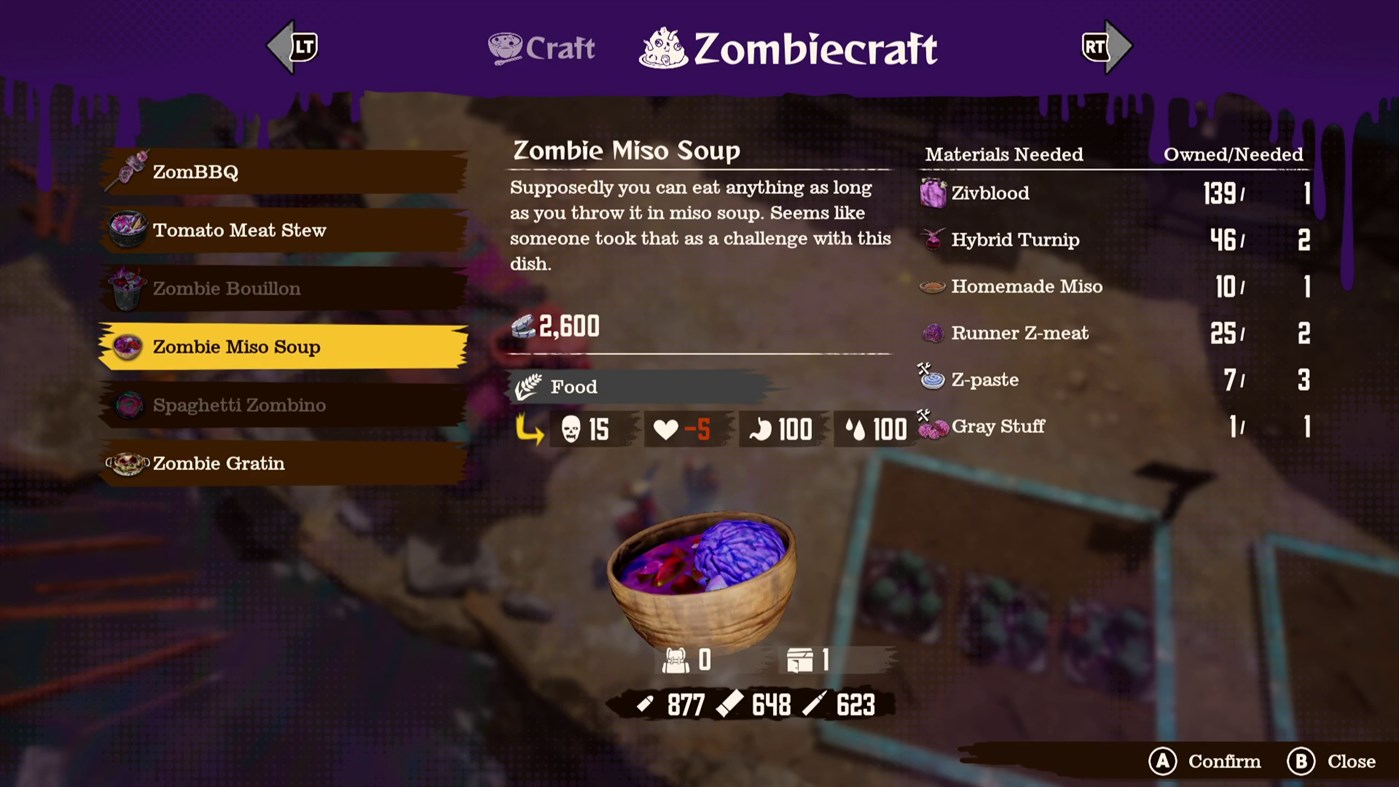Click the RT arrow to switch categories
This screenshot has width=1399, height=787.
click(x=1106, y=45)
